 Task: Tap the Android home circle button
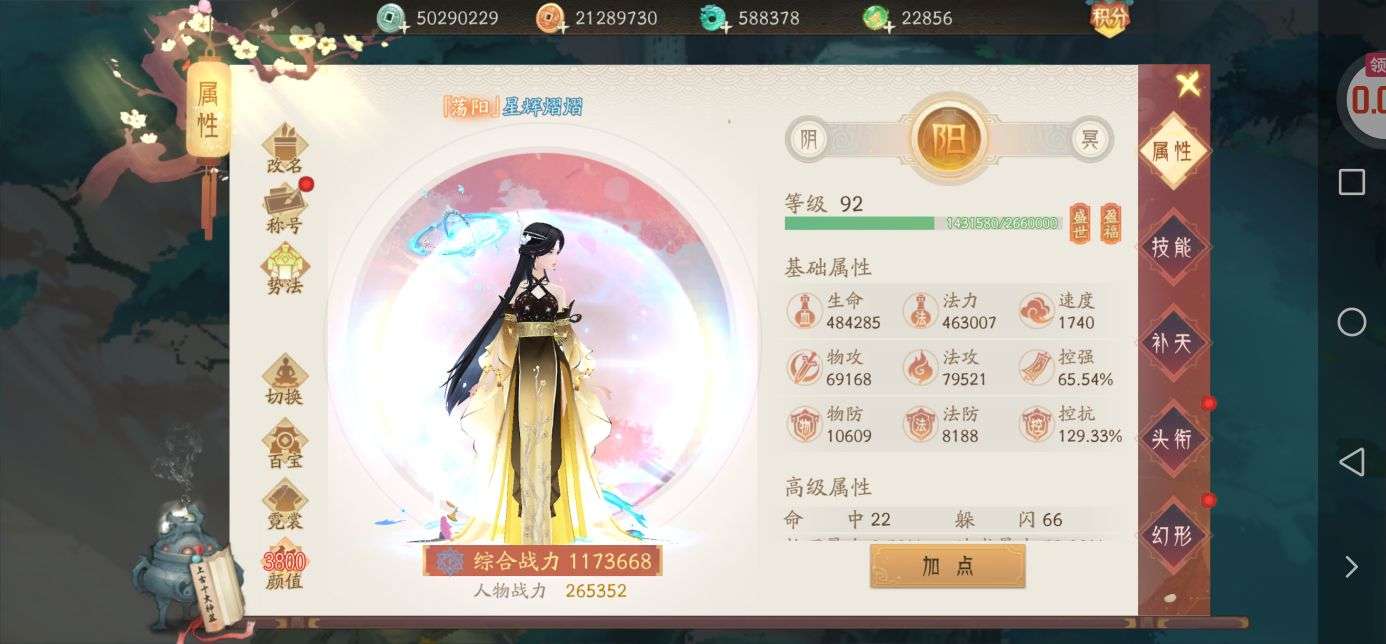click(1351, 322)
